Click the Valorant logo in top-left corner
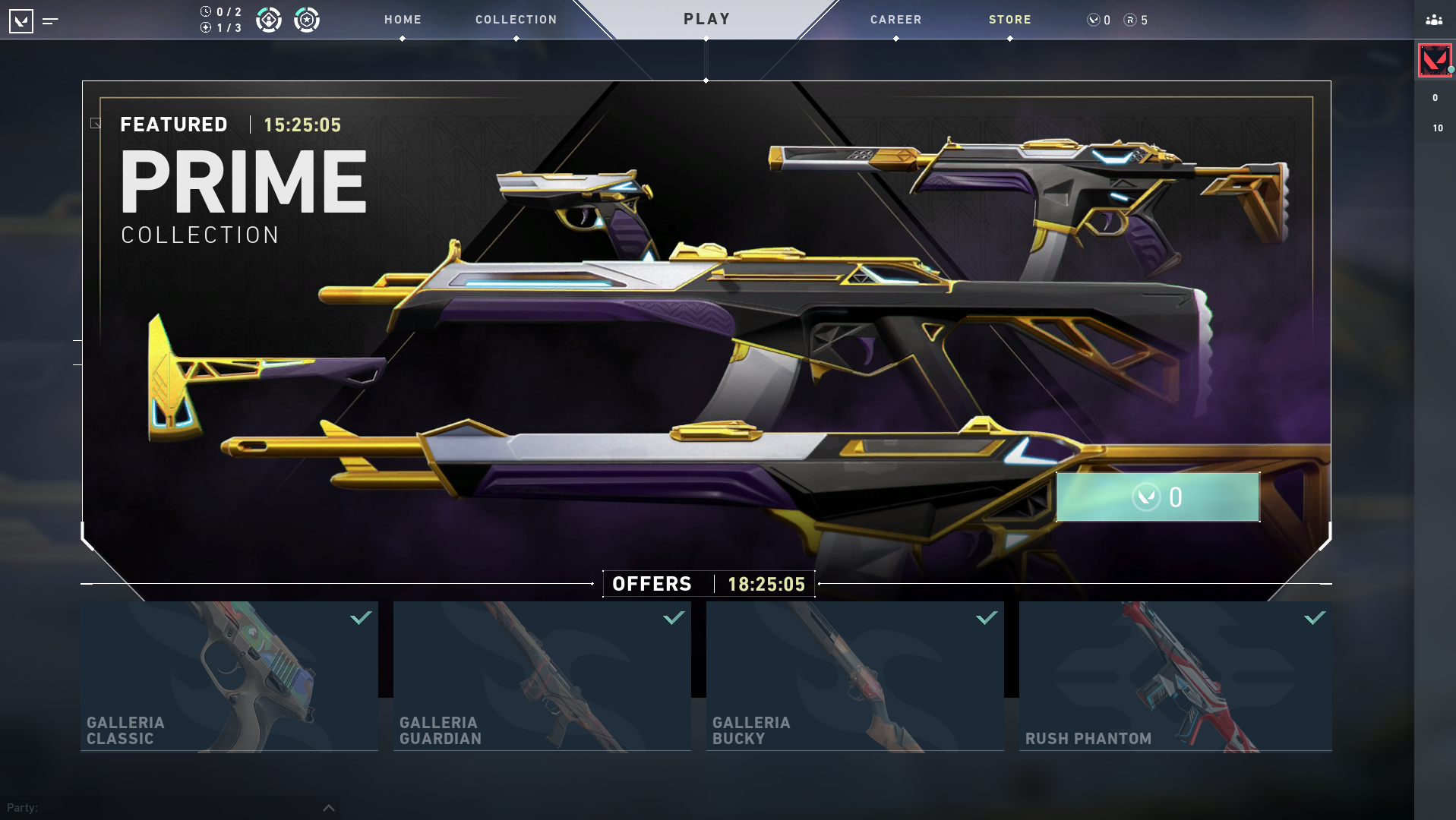The height and width of the screenshot is (820, 1456). tap(21, 21)
